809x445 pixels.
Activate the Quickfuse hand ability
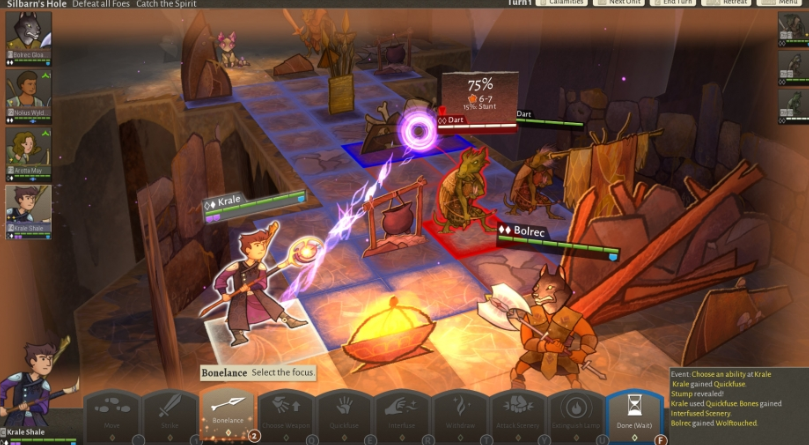pos(345,412)
